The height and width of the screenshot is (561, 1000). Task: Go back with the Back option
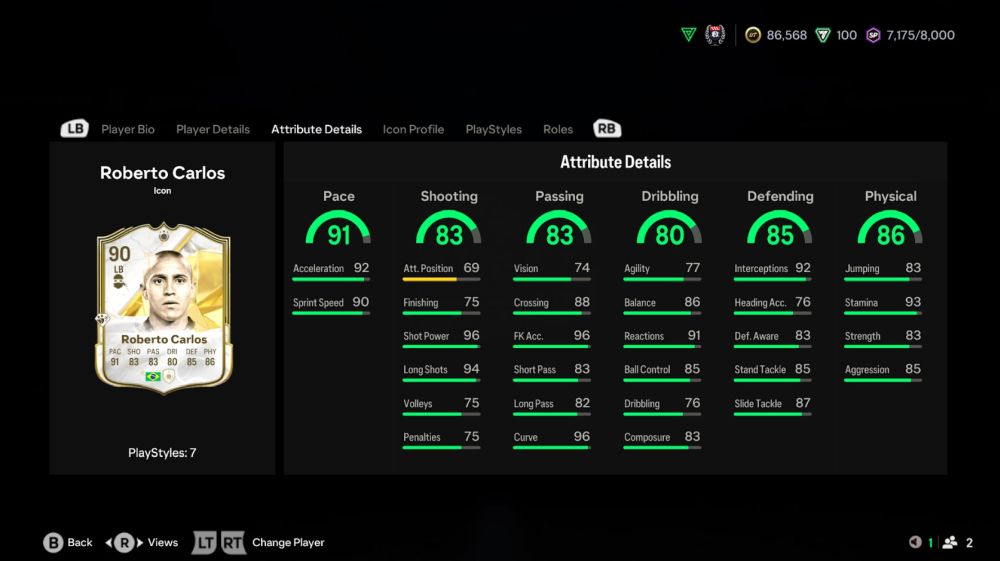coord(68,542)
